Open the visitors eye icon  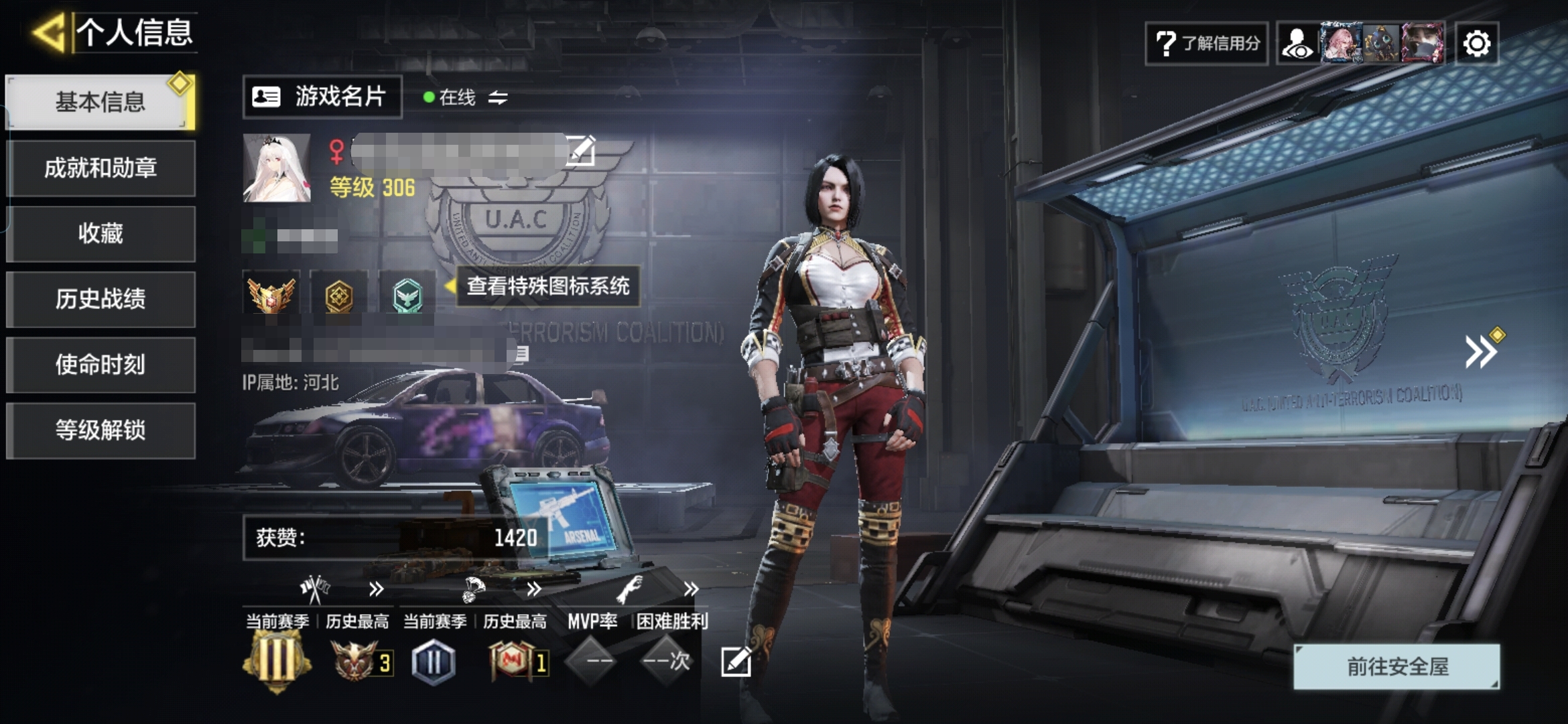[1298, 44]
